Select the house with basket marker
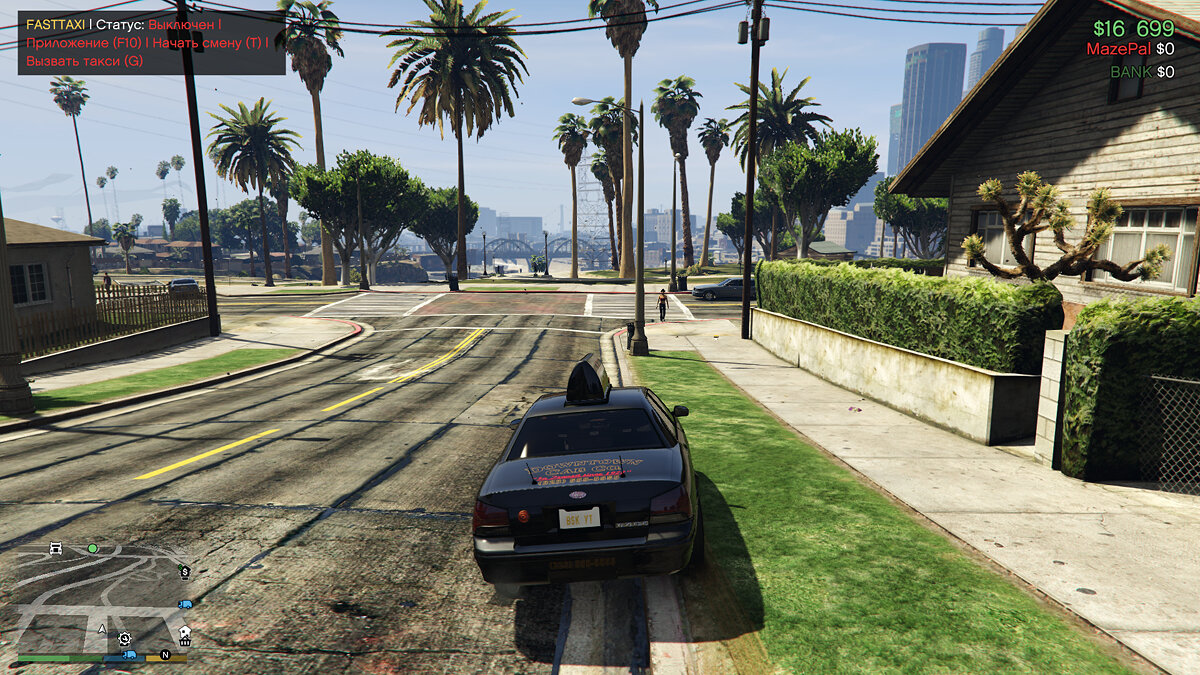This screenshot has height=675, width=1200. click(184, 635)
